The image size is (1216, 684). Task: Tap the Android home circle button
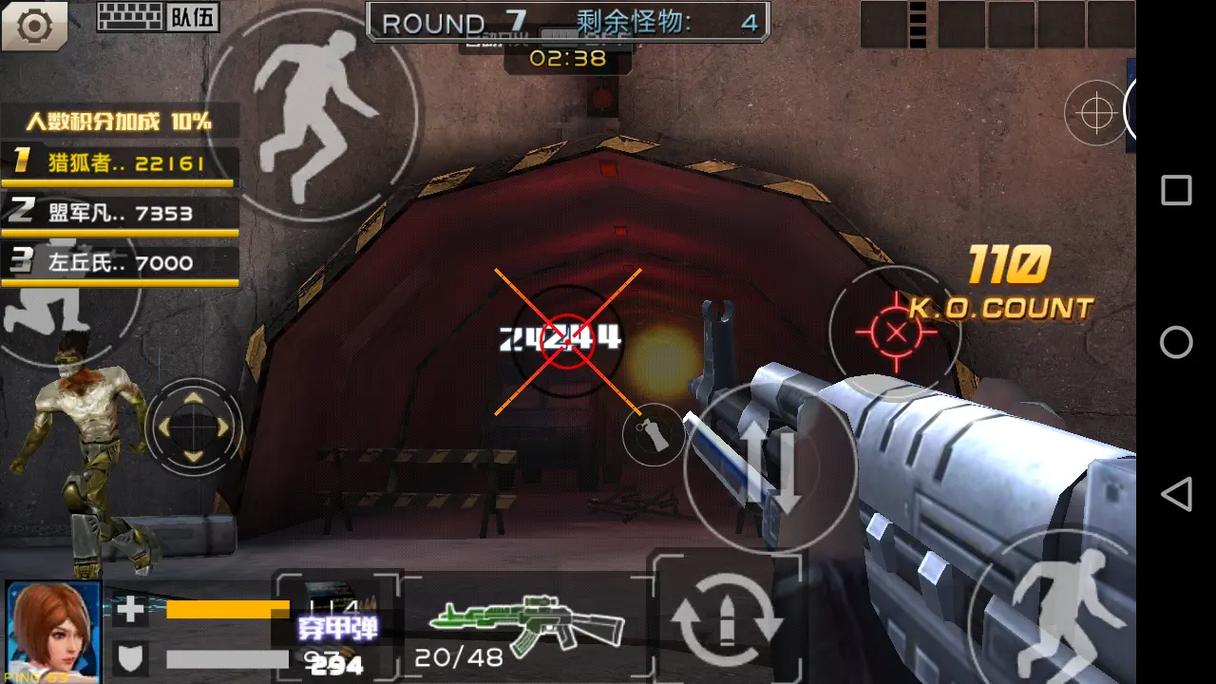(x=1176, y=342)
